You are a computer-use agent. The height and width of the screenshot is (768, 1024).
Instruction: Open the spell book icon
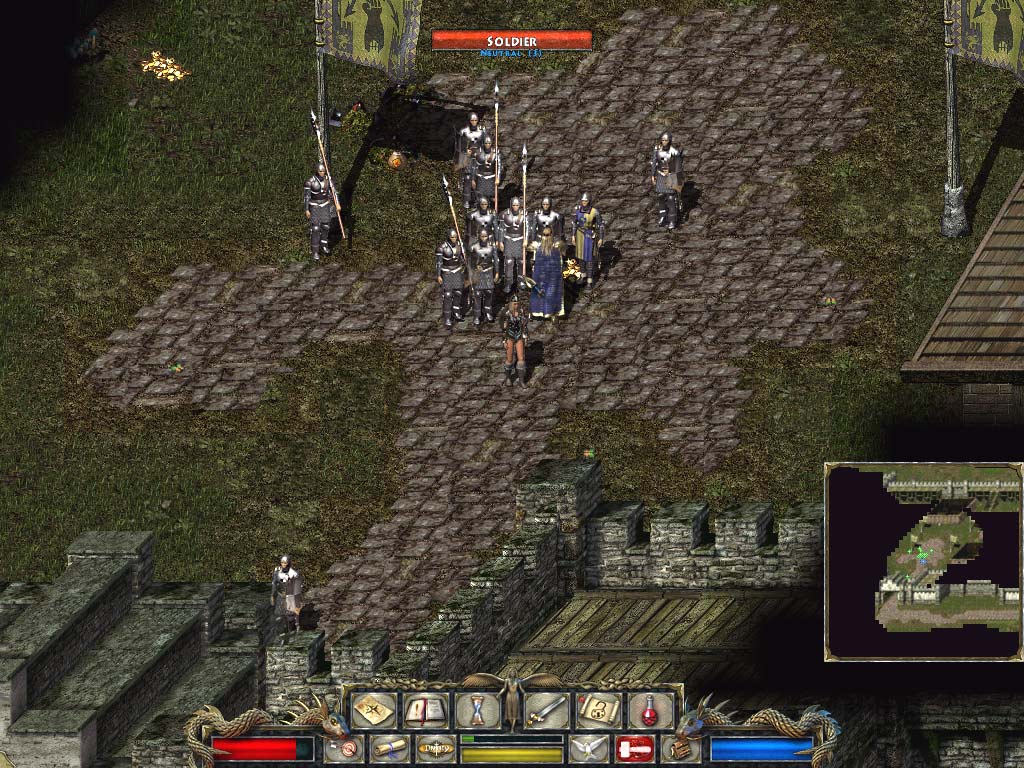(x=425, y=711)
